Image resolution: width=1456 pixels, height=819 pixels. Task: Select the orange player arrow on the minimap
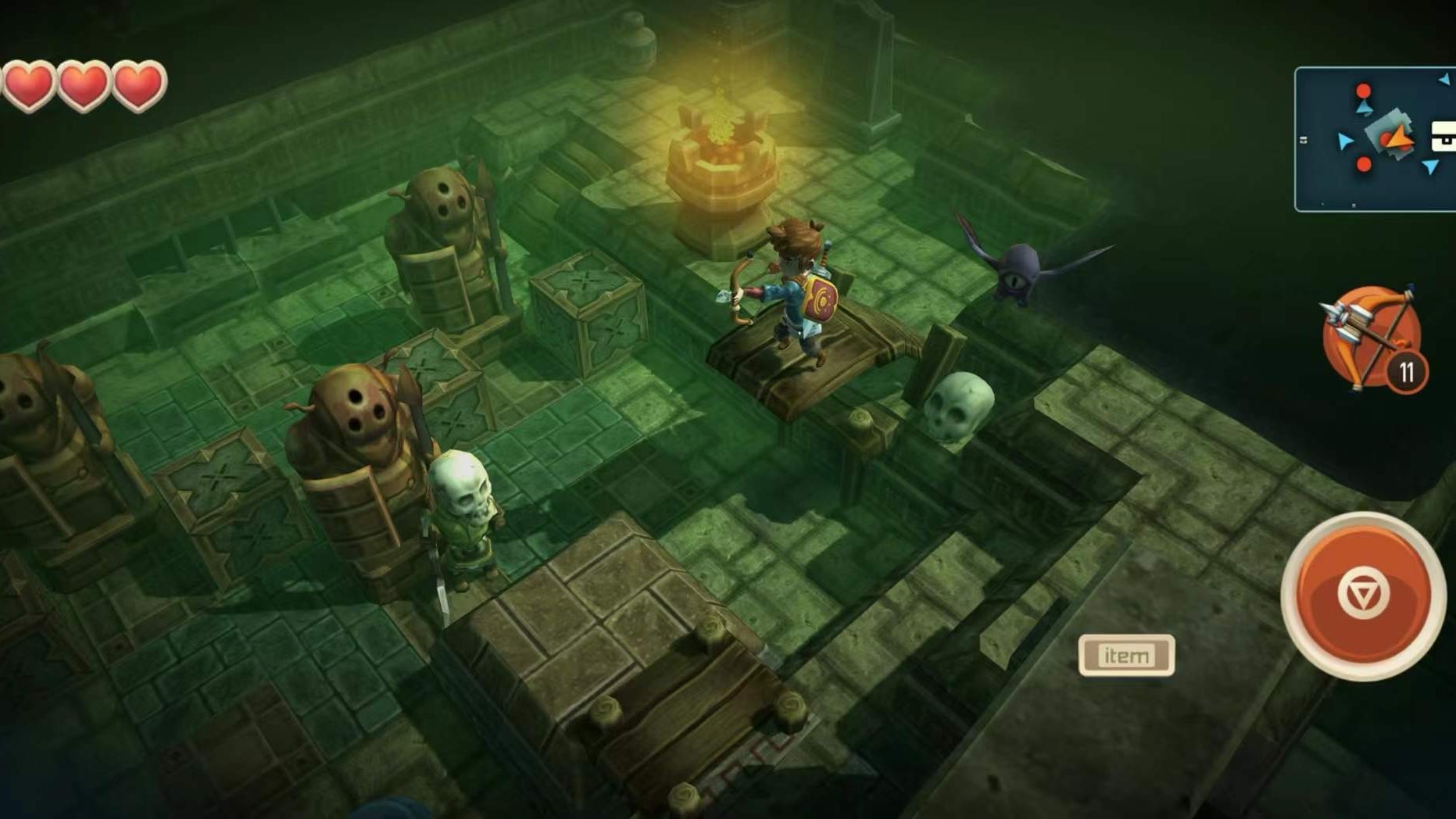tap(1400, 138)
